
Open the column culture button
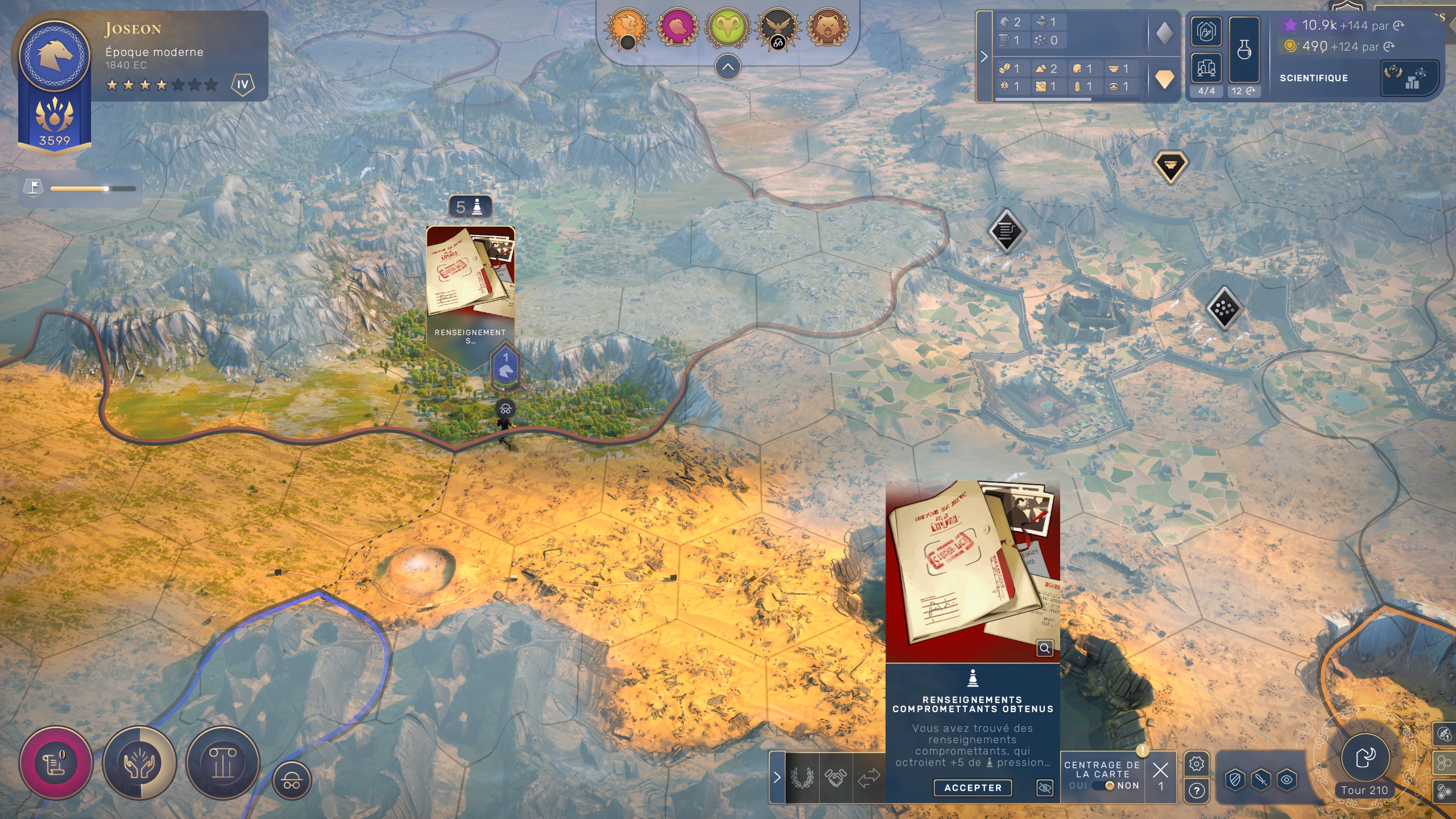[x=222, y=763]
